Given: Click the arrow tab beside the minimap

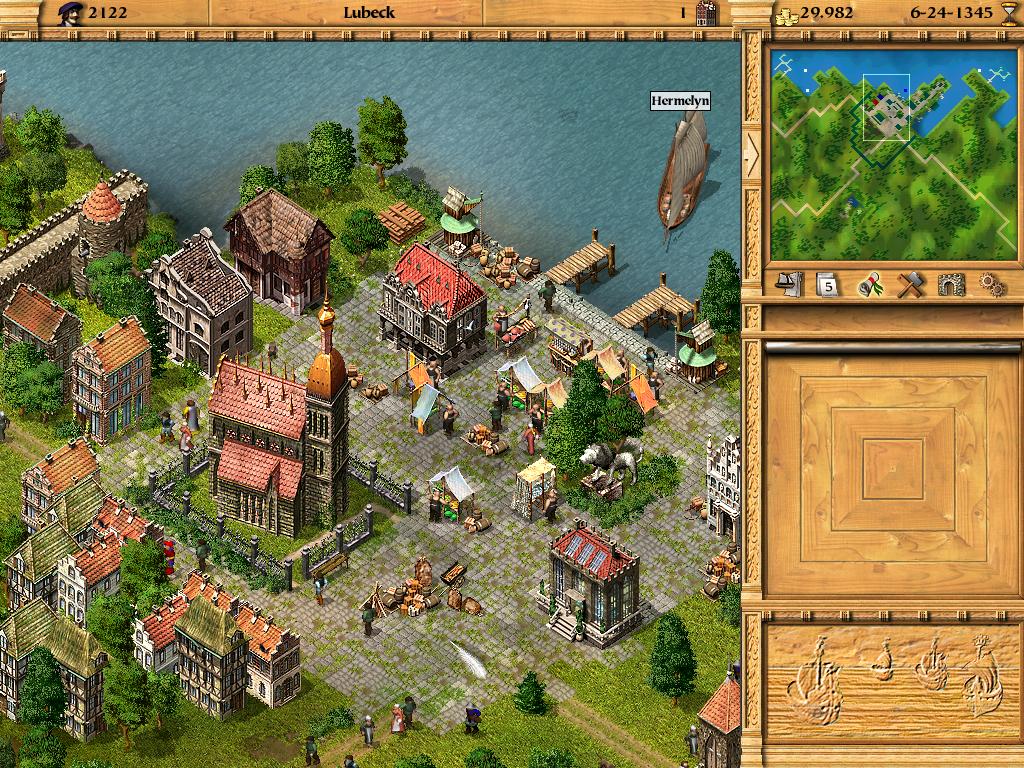Looking at the screenshot, I should tap(752, 155).
